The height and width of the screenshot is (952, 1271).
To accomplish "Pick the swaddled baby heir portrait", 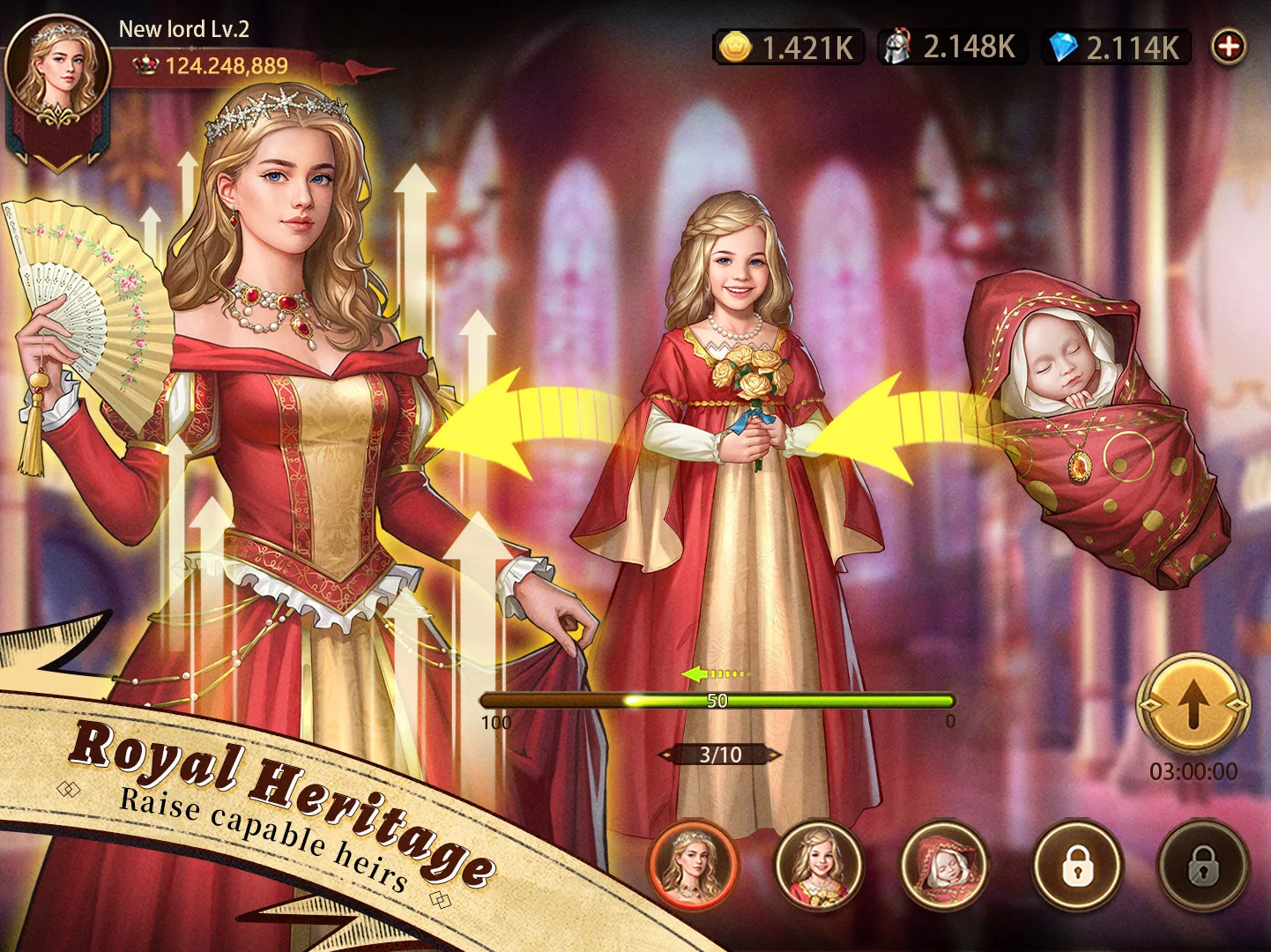I will tap(945, 864).
